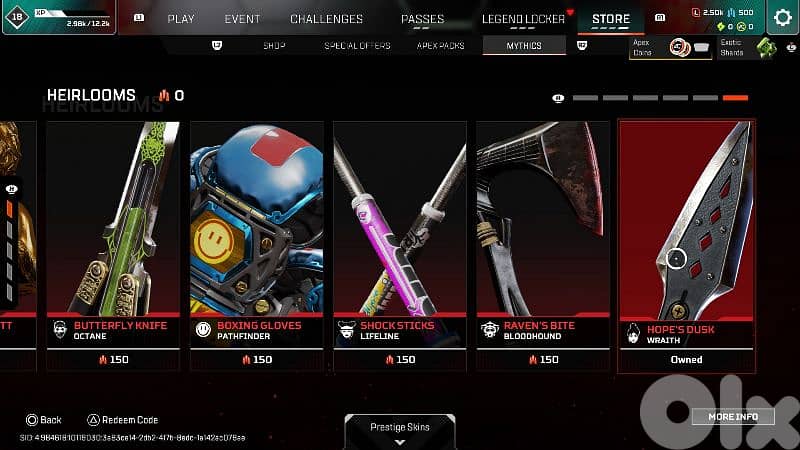Open the Apex Packs section
Viewport: 800px width, 450px height.
click(440, 46)
